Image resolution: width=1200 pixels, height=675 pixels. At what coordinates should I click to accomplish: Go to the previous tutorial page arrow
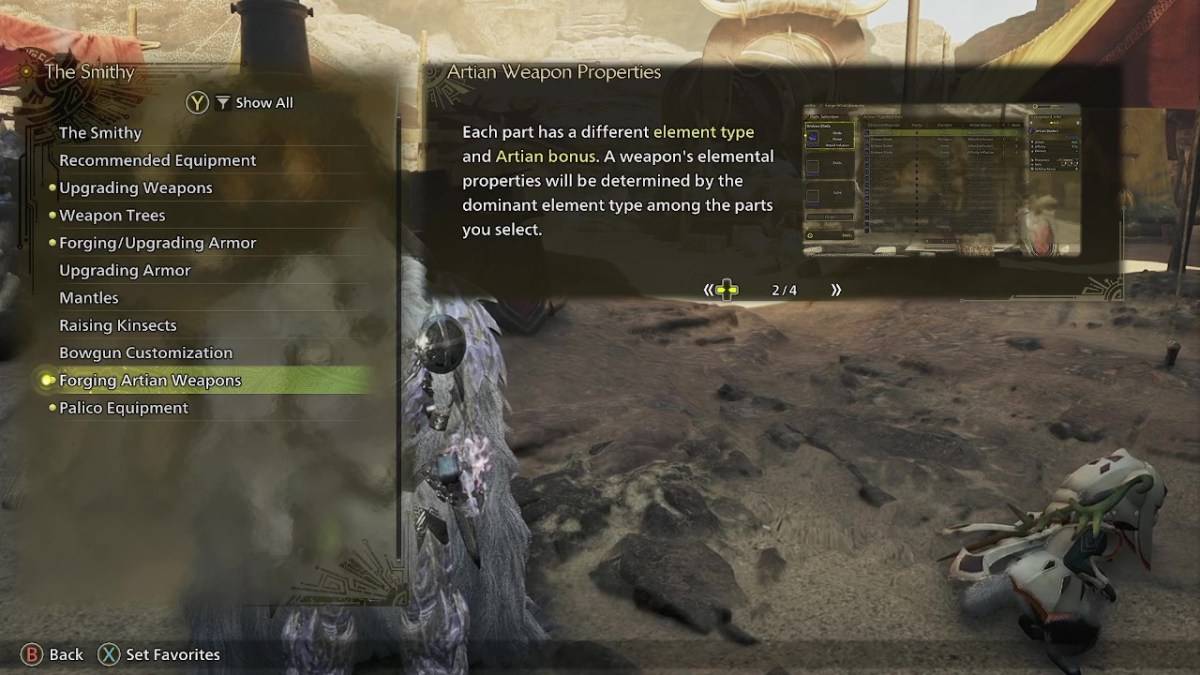pos(709,290)
